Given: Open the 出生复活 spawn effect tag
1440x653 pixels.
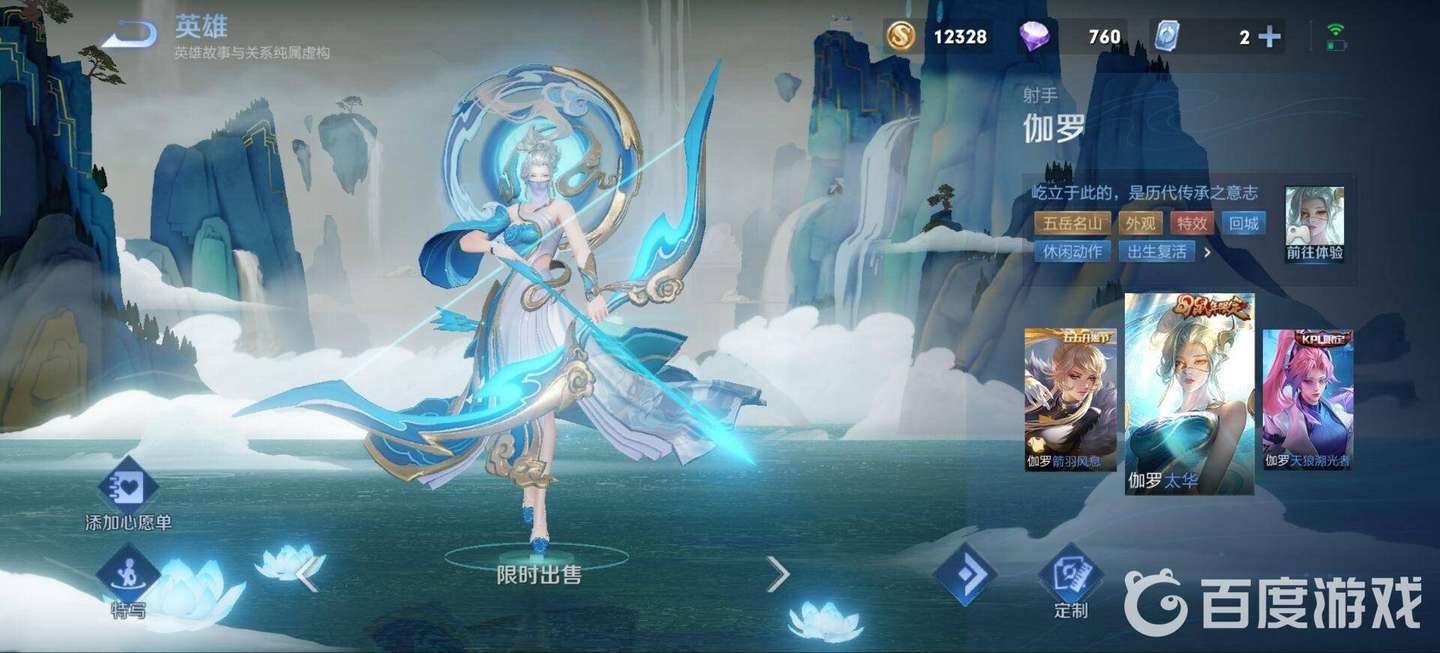Looking at the screenshot, I should [1157, 251].
